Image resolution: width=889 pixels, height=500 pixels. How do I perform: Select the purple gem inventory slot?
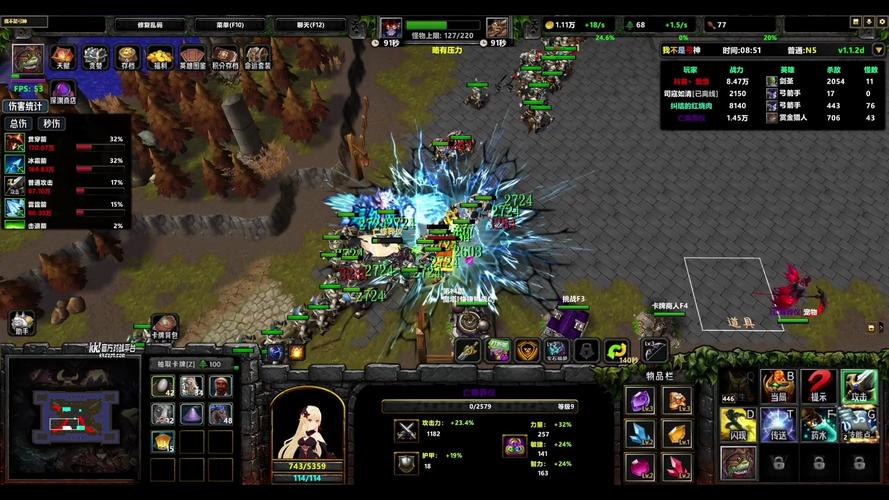[x=639, y=400]
